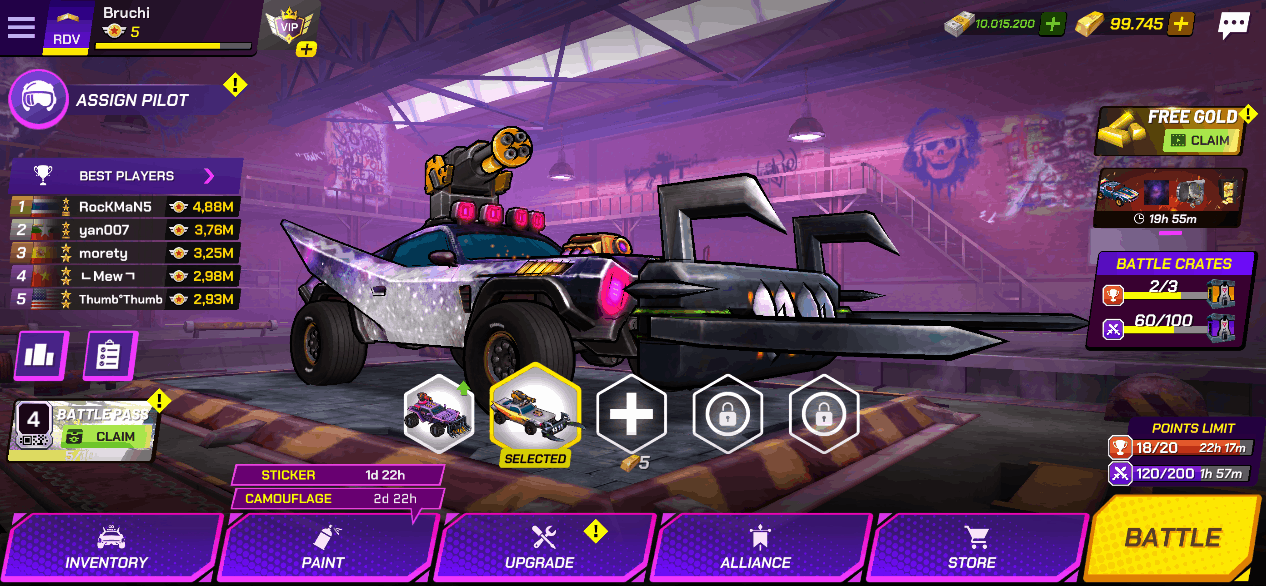This screenshot has height=586, width=1266.
Task: Add more cash with green plus
Action: tap(1051, 24)
